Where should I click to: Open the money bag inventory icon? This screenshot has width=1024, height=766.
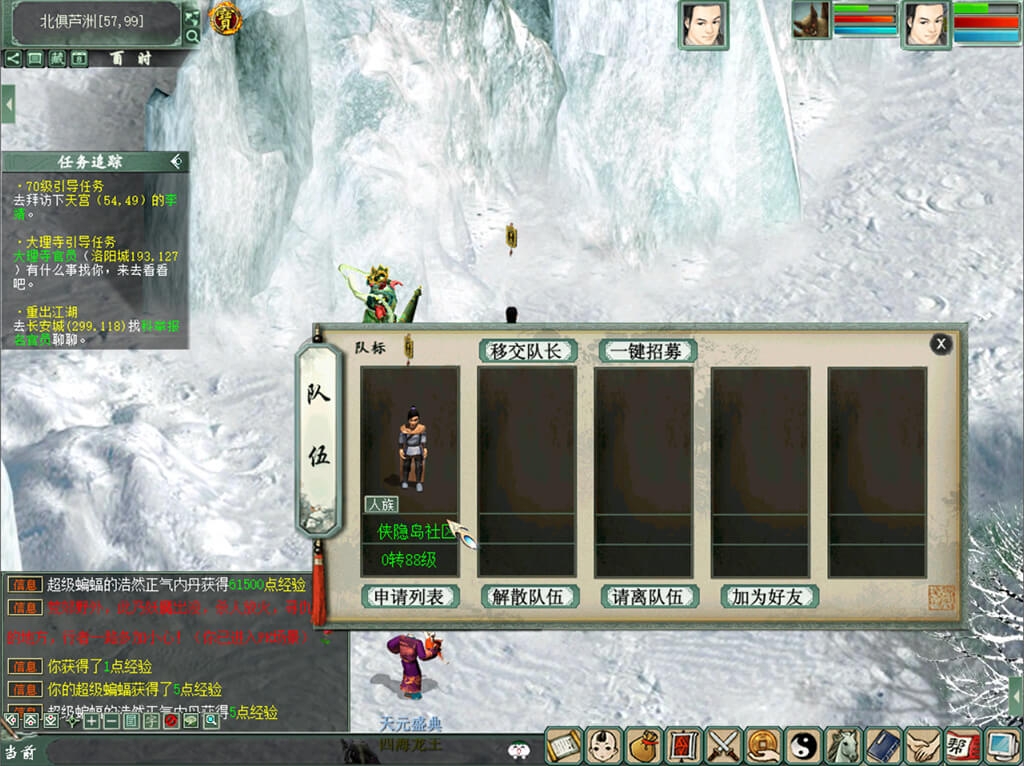coord(643,746)
